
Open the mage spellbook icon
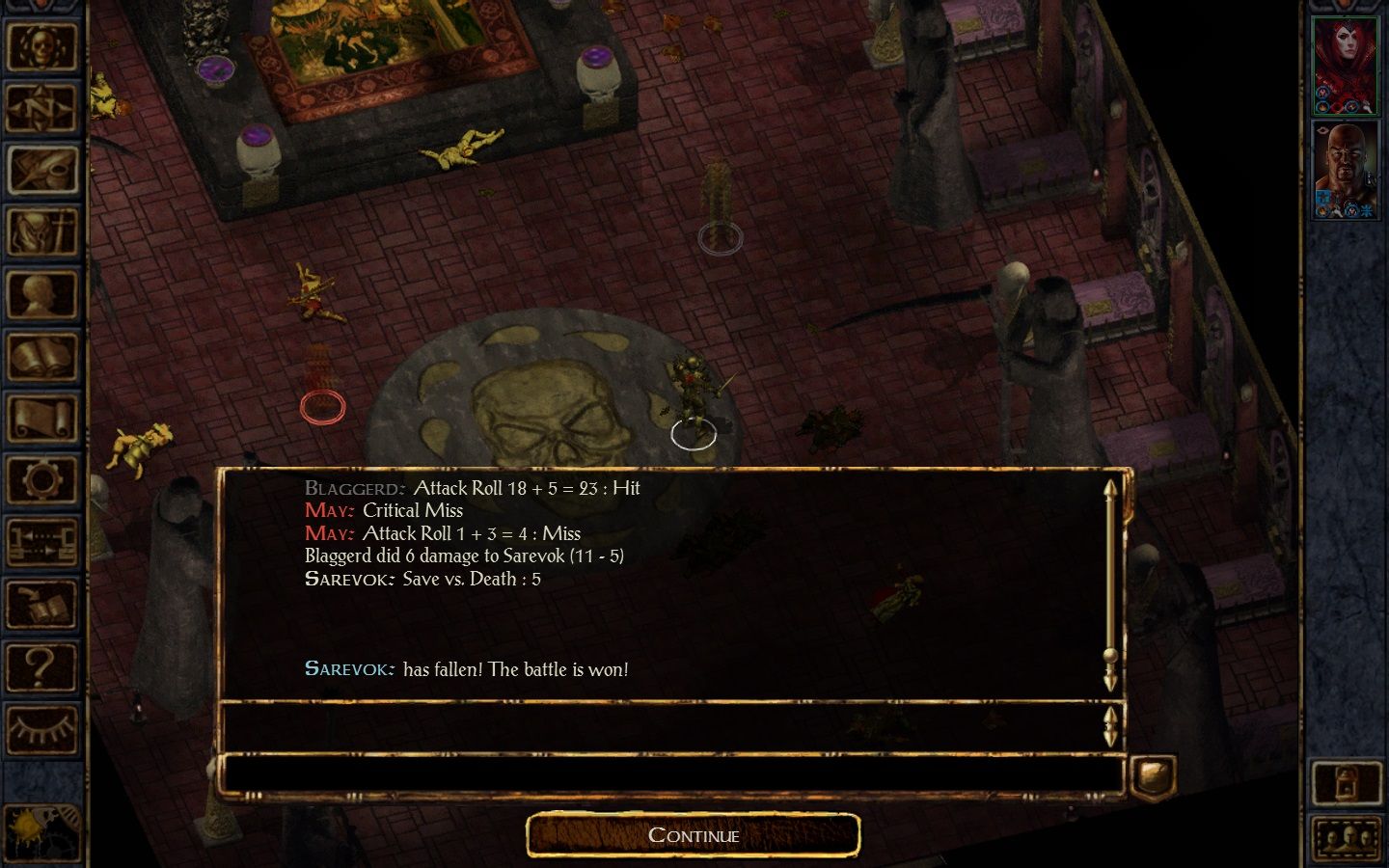click(x=42, y=357)
